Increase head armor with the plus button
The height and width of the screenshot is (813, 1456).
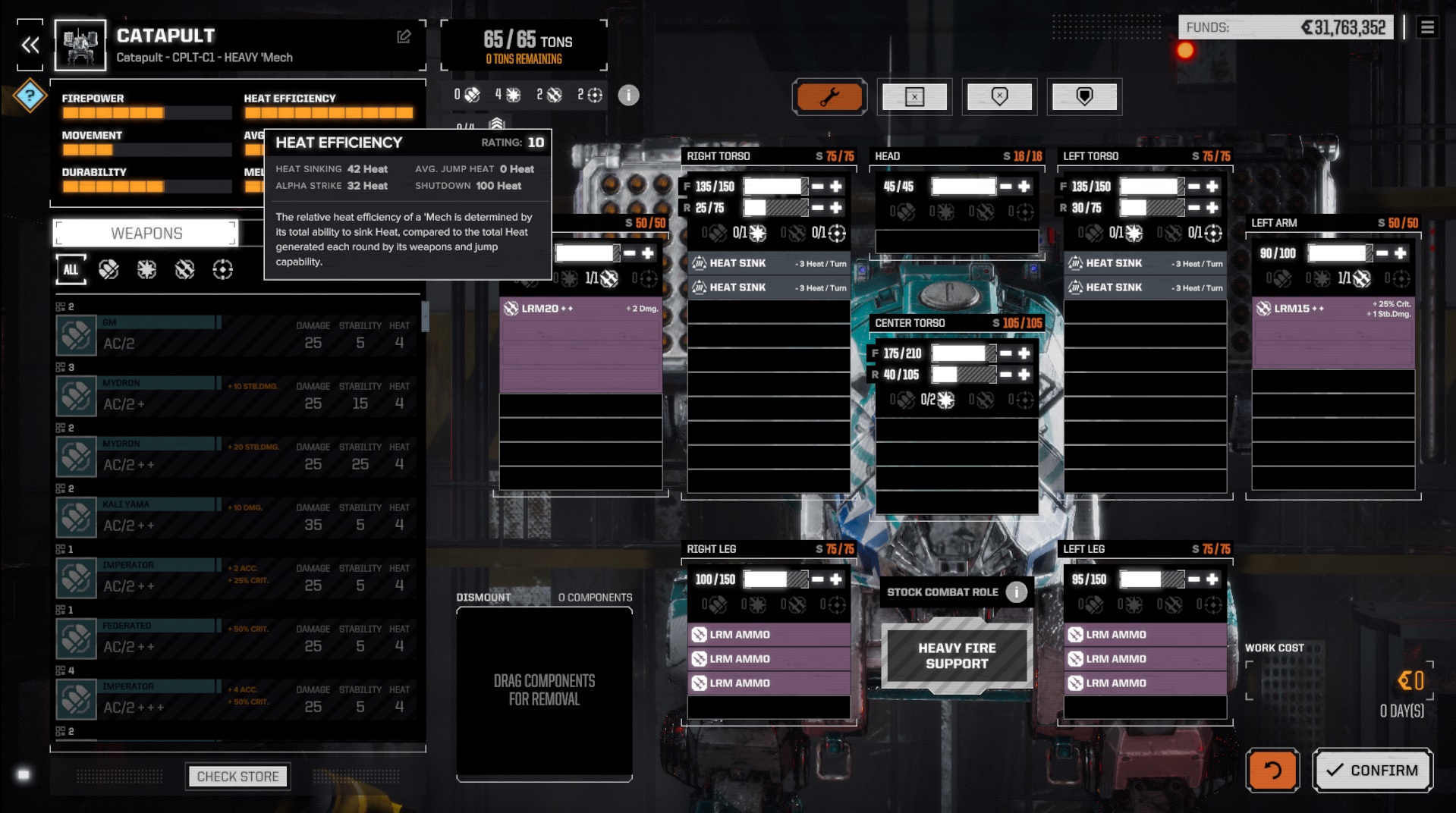click(1024, 187)
